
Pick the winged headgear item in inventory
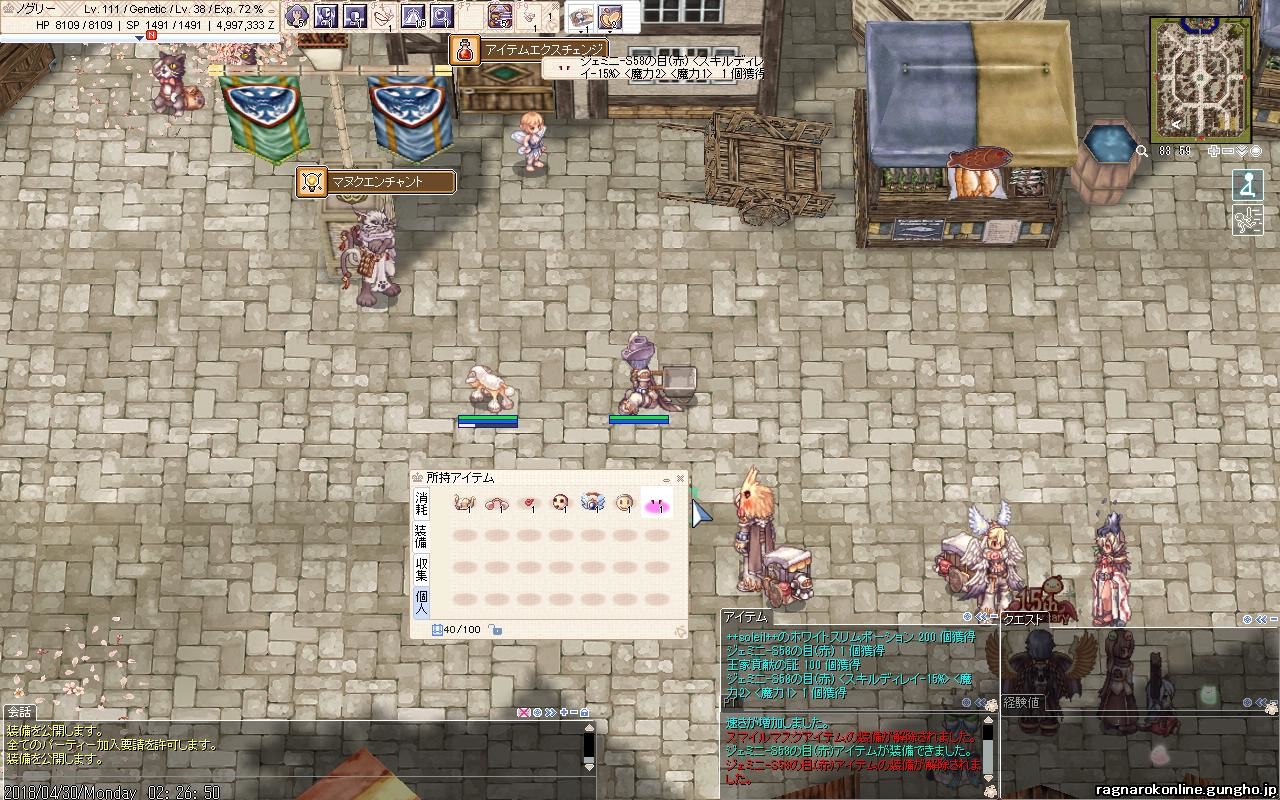(593, 503)
